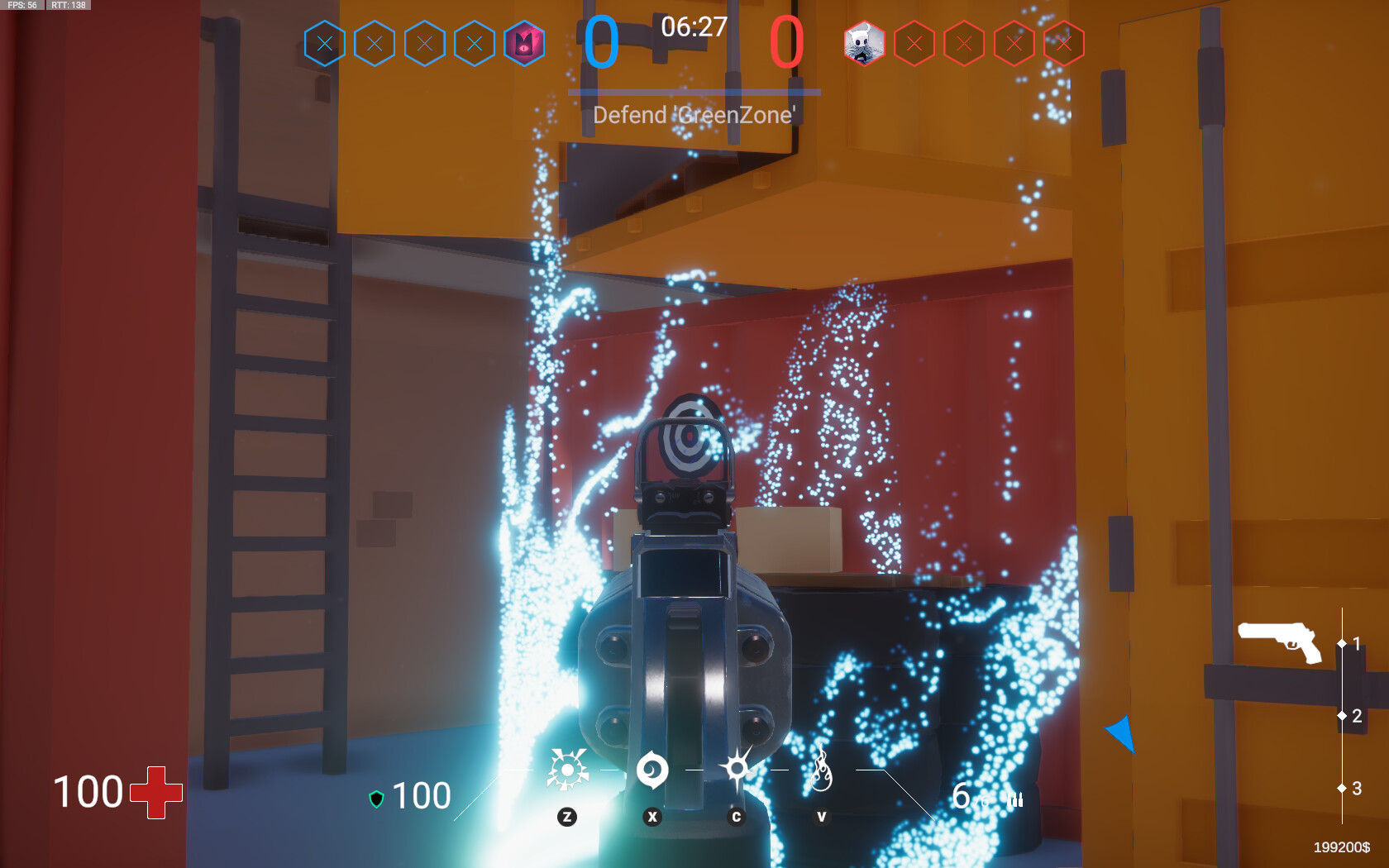Click the skull player avatar on red team
1389x868 pixels.
click(864, 43)
